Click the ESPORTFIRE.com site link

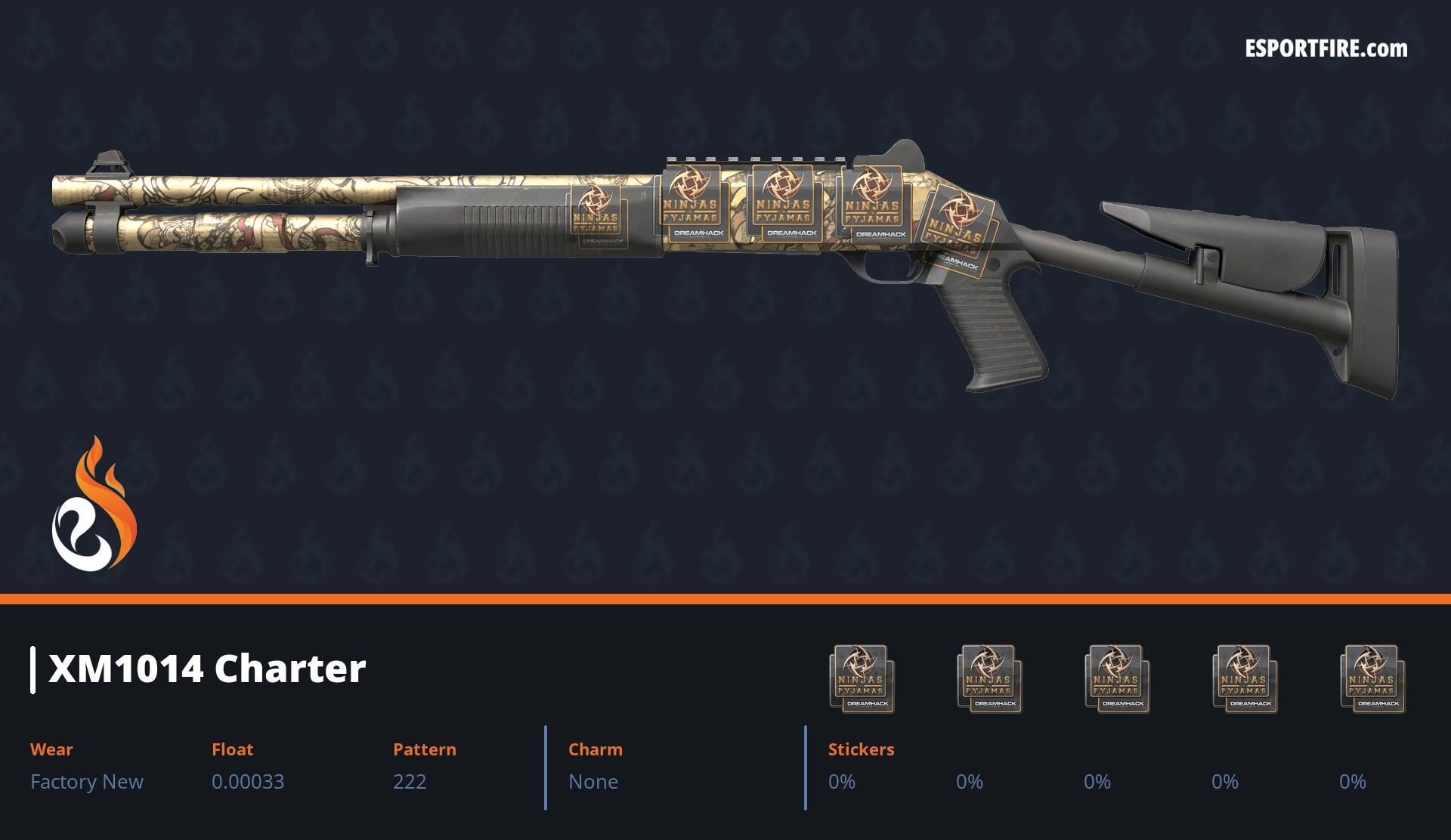coord(1326,49)
